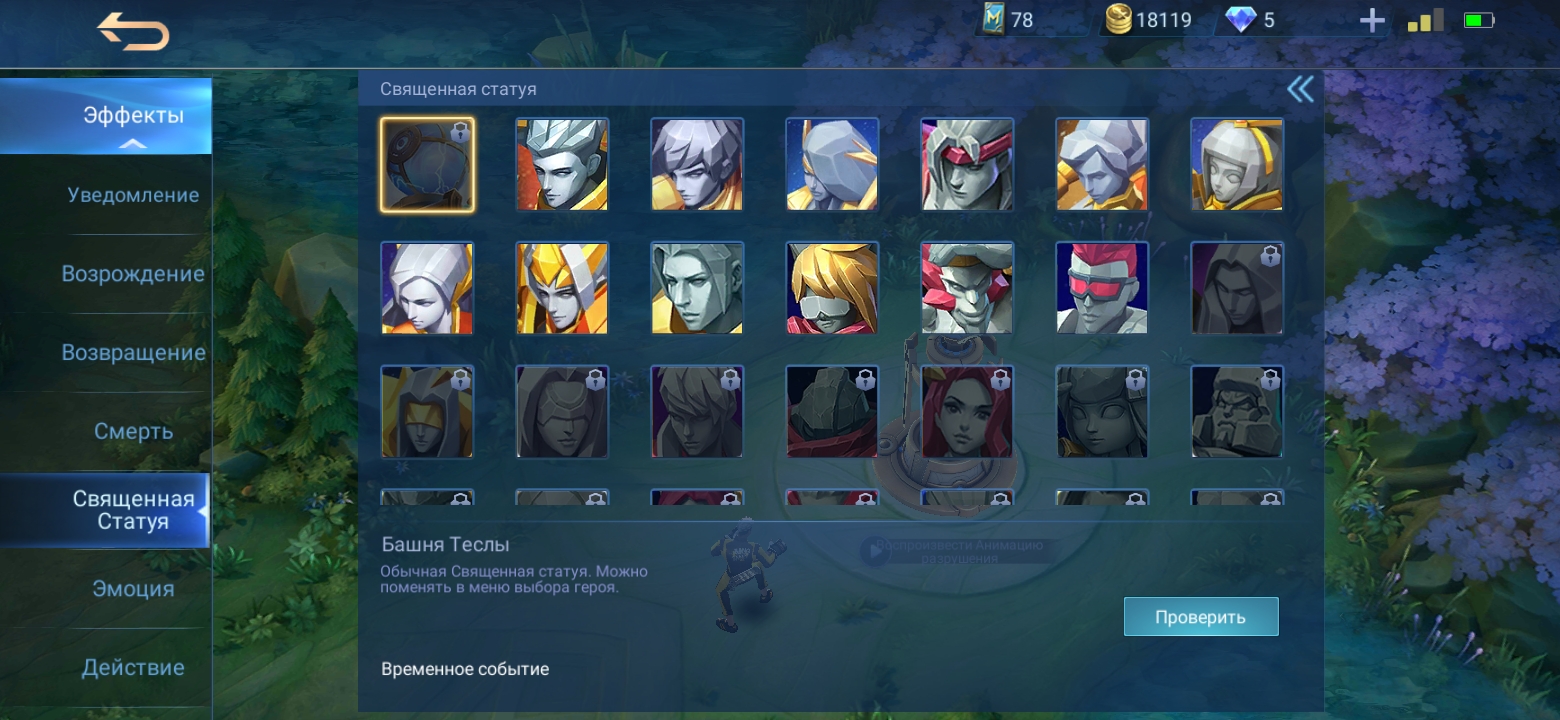Screen dimensions: 1560x720
Task: Go back with the orange arrow
Action: pyautogui.click(x=133, y=32)
